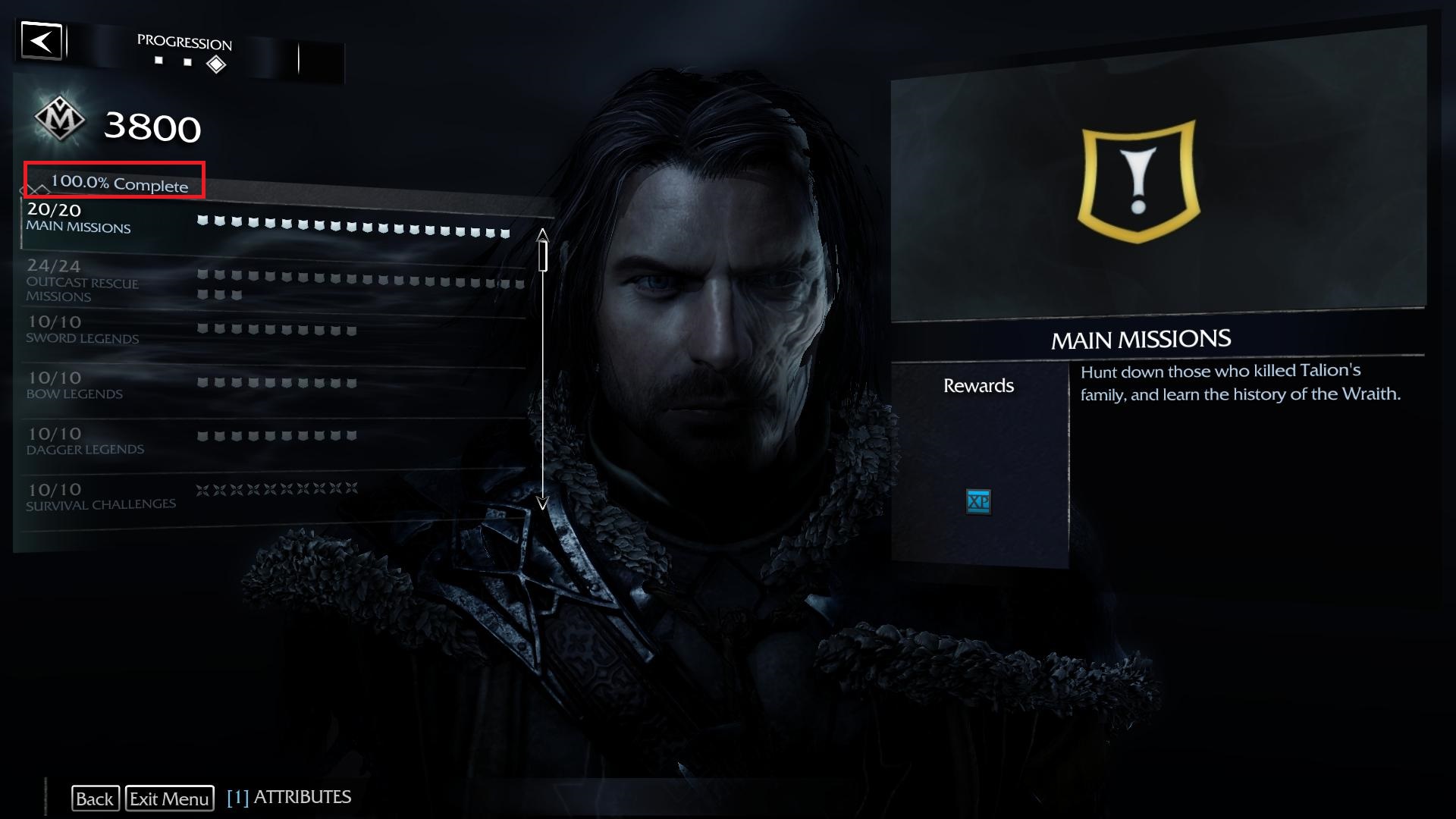Show the Survival Challenges progress
1456x819 pixels.
point(101,497)
